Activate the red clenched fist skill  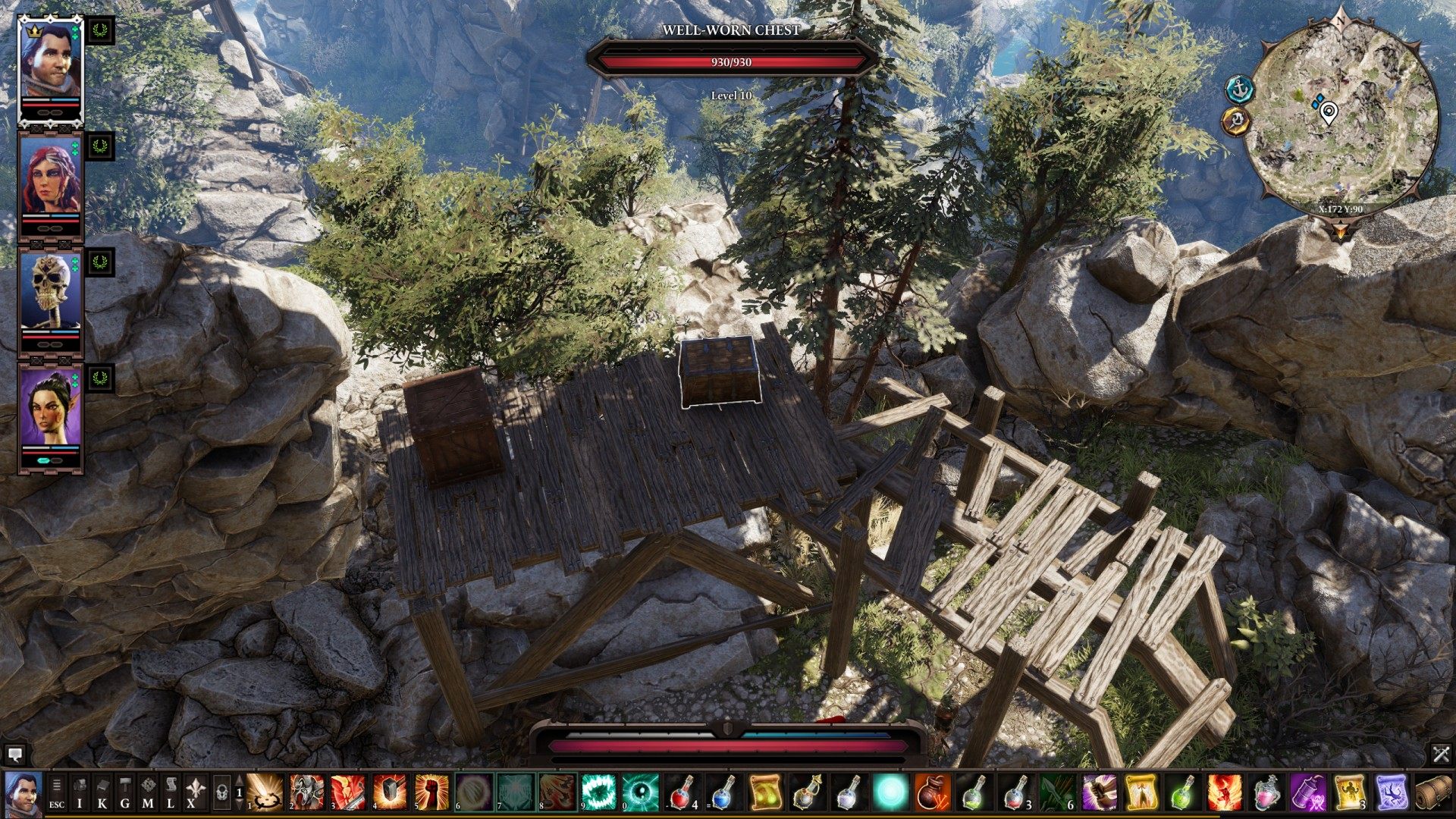tap(431, 793)
